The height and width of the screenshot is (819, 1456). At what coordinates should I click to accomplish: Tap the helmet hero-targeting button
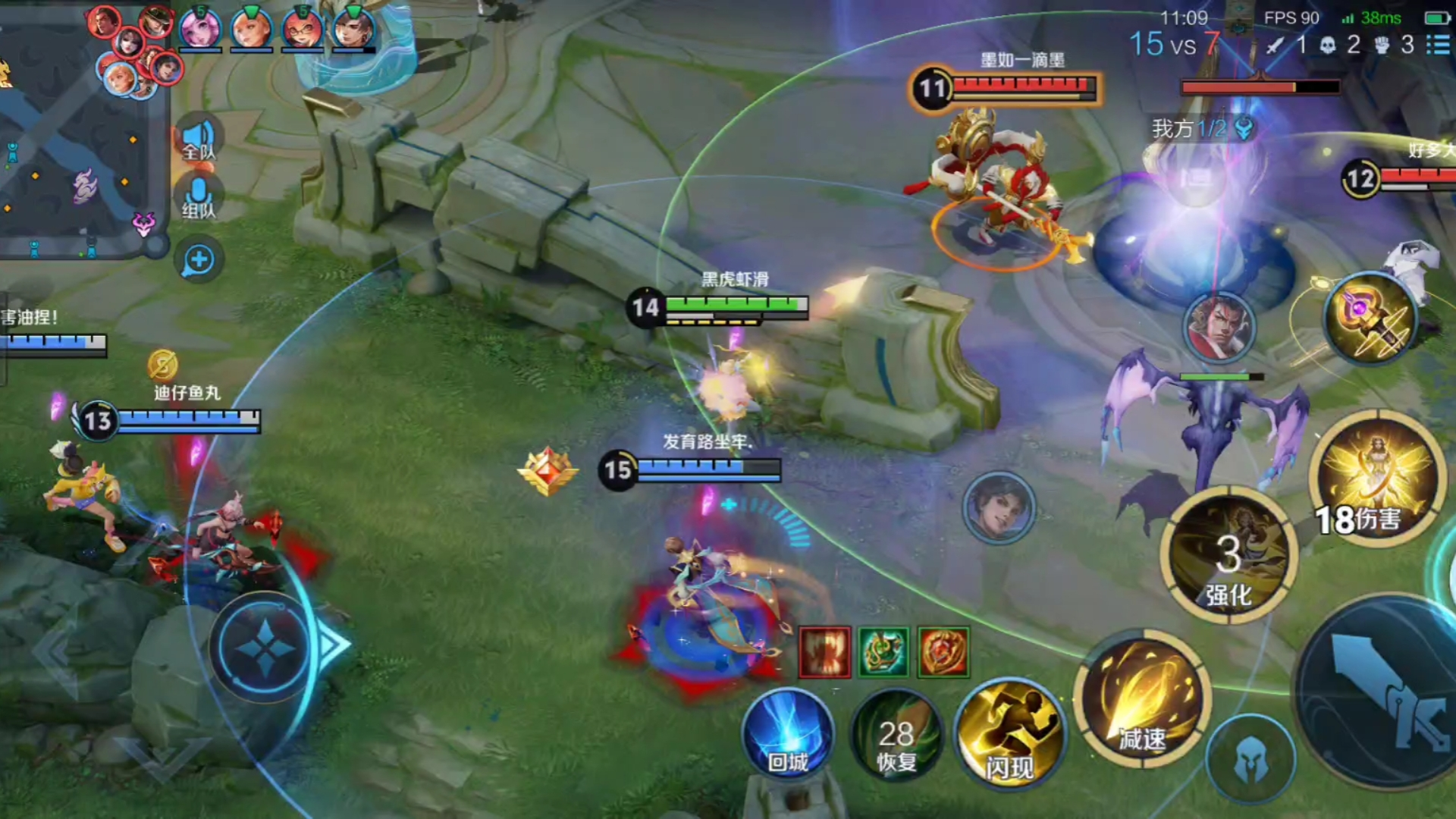coord(1251,760)
